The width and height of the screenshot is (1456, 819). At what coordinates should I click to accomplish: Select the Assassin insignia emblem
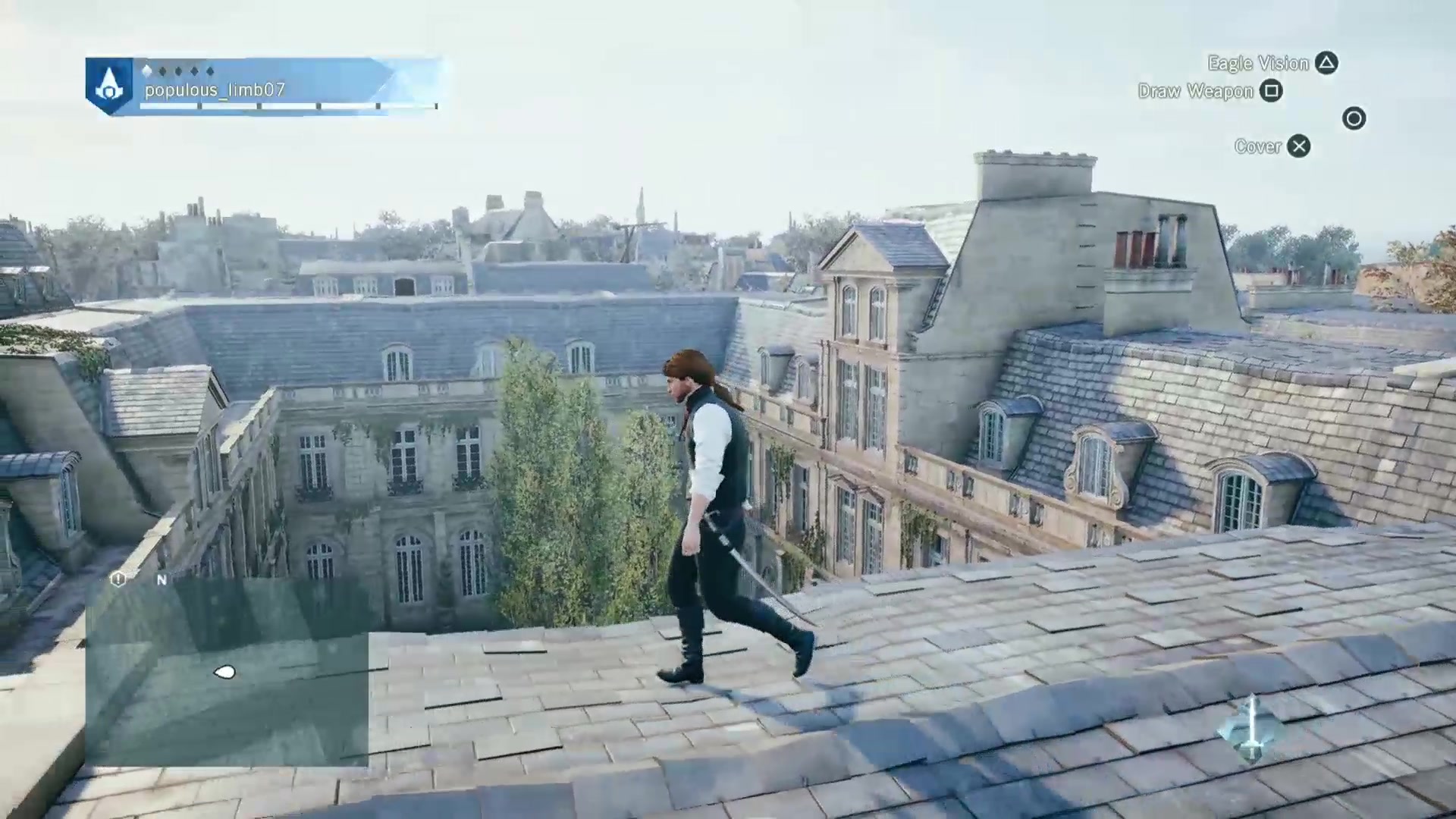pyautogui.click(x=110, y=86)
